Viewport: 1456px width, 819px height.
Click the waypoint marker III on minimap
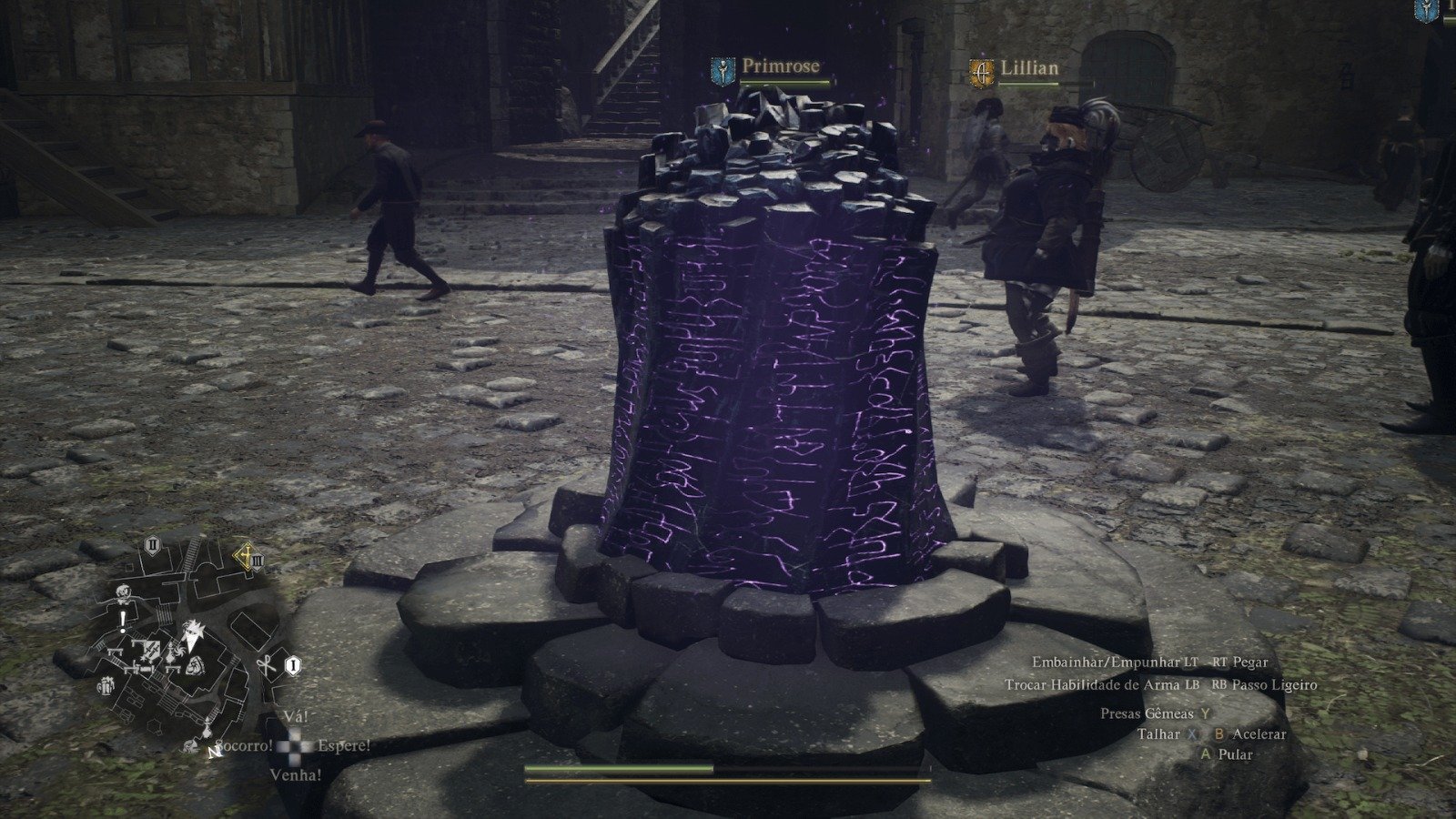tap(258, 561)
